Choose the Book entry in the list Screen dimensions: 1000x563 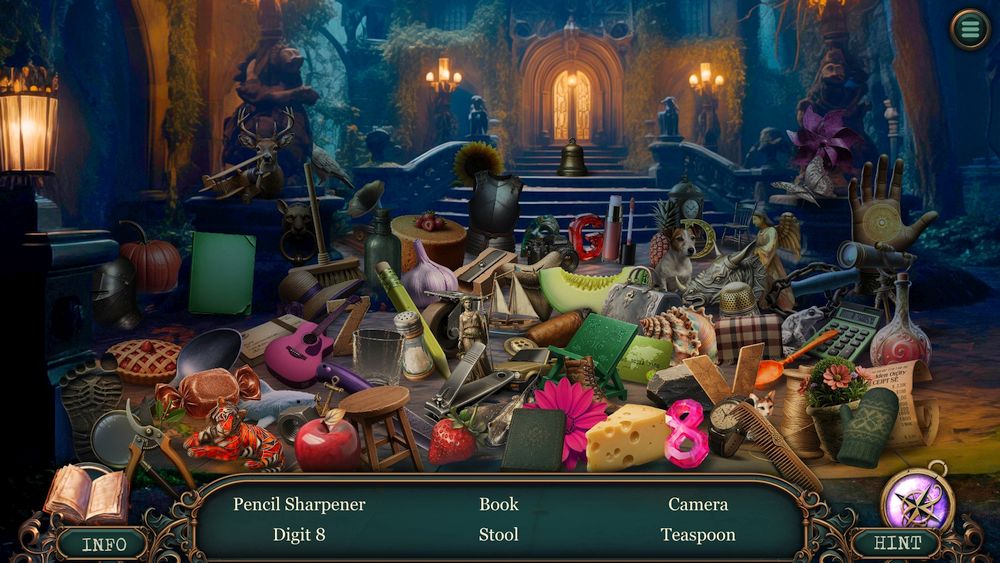pos(498,504)
